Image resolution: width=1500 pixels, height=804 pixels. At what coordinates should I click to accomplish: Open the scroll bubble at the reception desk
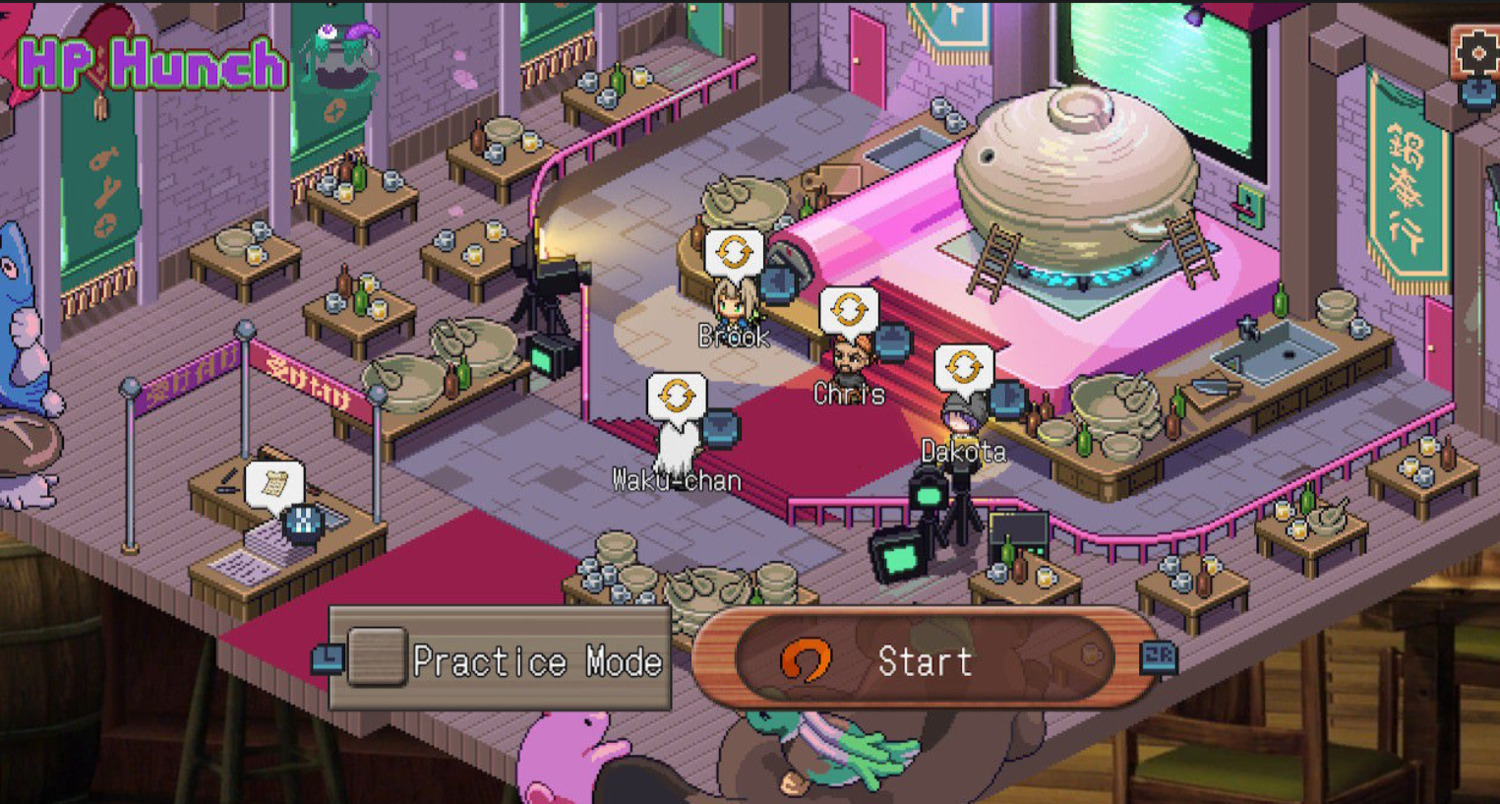274,484
